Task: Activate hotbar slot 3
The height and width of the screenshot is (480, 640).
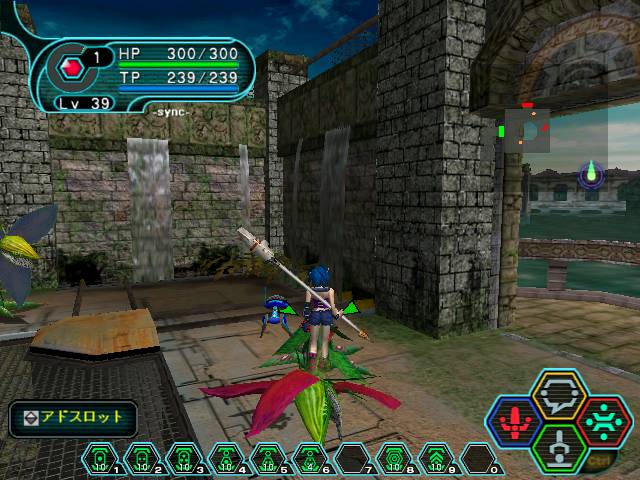Action: point(184,461)
